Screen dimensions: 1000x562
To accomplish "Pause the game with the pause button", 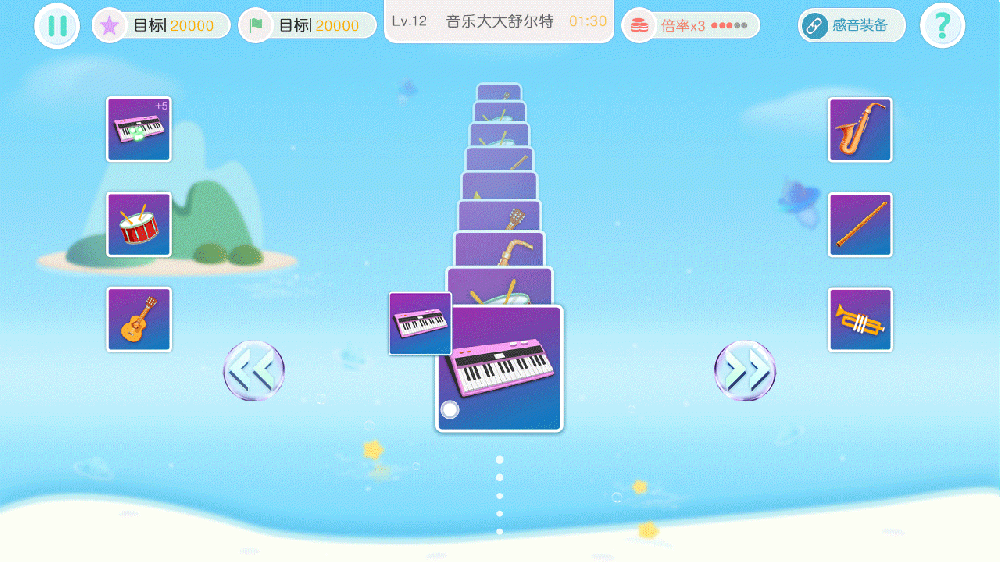I will click(x=57, y=26).
